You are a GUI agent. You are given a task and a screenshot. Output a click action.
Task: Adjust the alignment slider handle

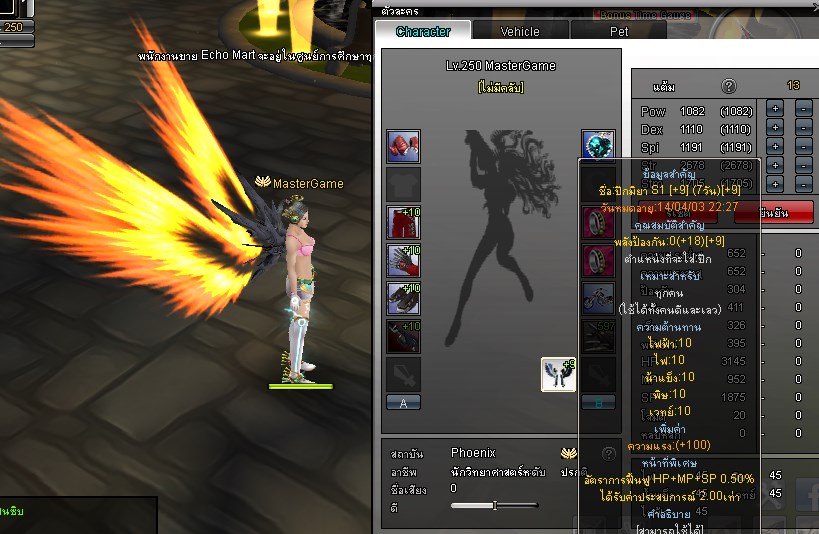point(495,505)
